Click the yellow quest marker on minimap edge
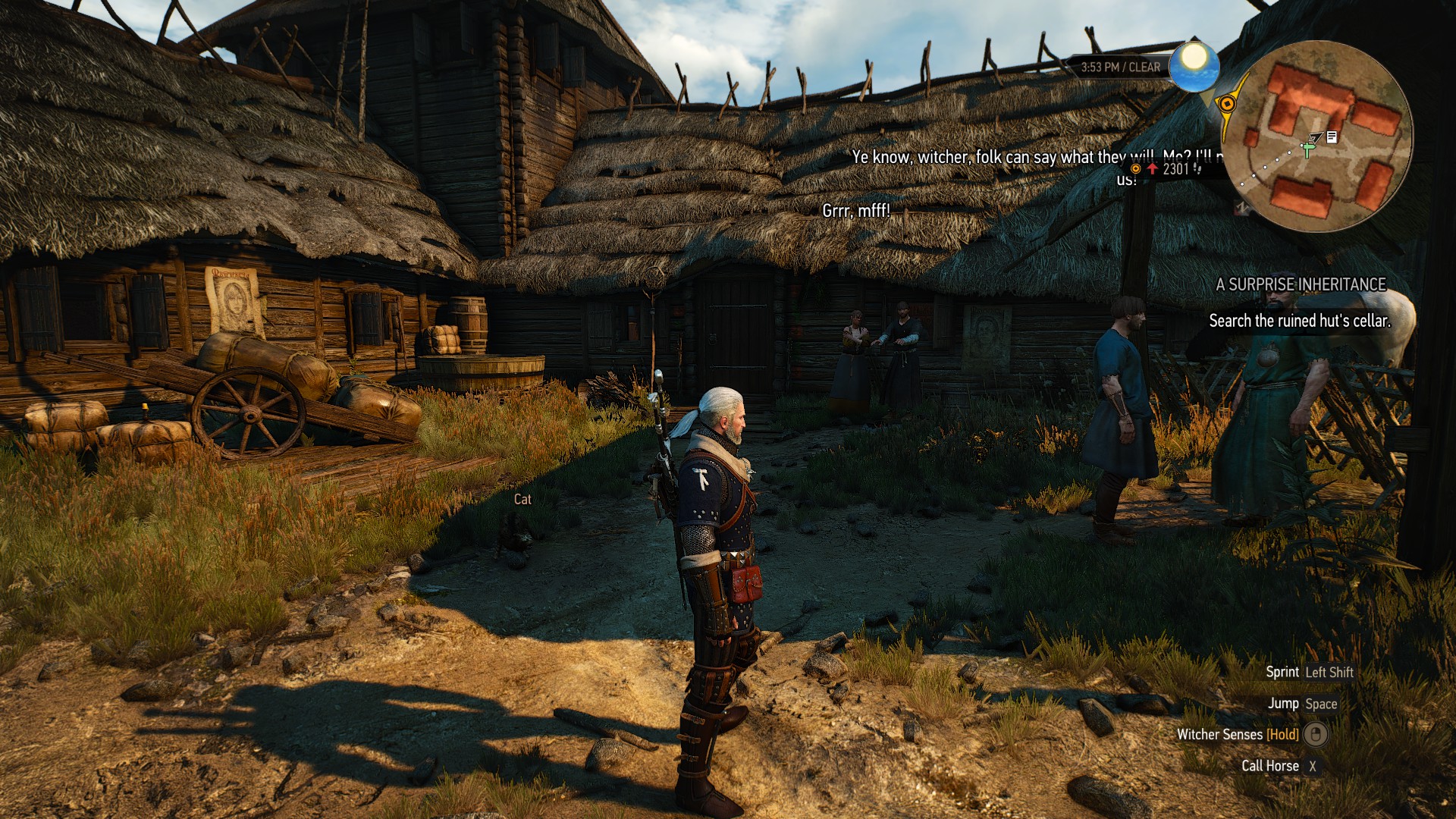Viewport: 1456px width, 819px height. point(1226,104)
